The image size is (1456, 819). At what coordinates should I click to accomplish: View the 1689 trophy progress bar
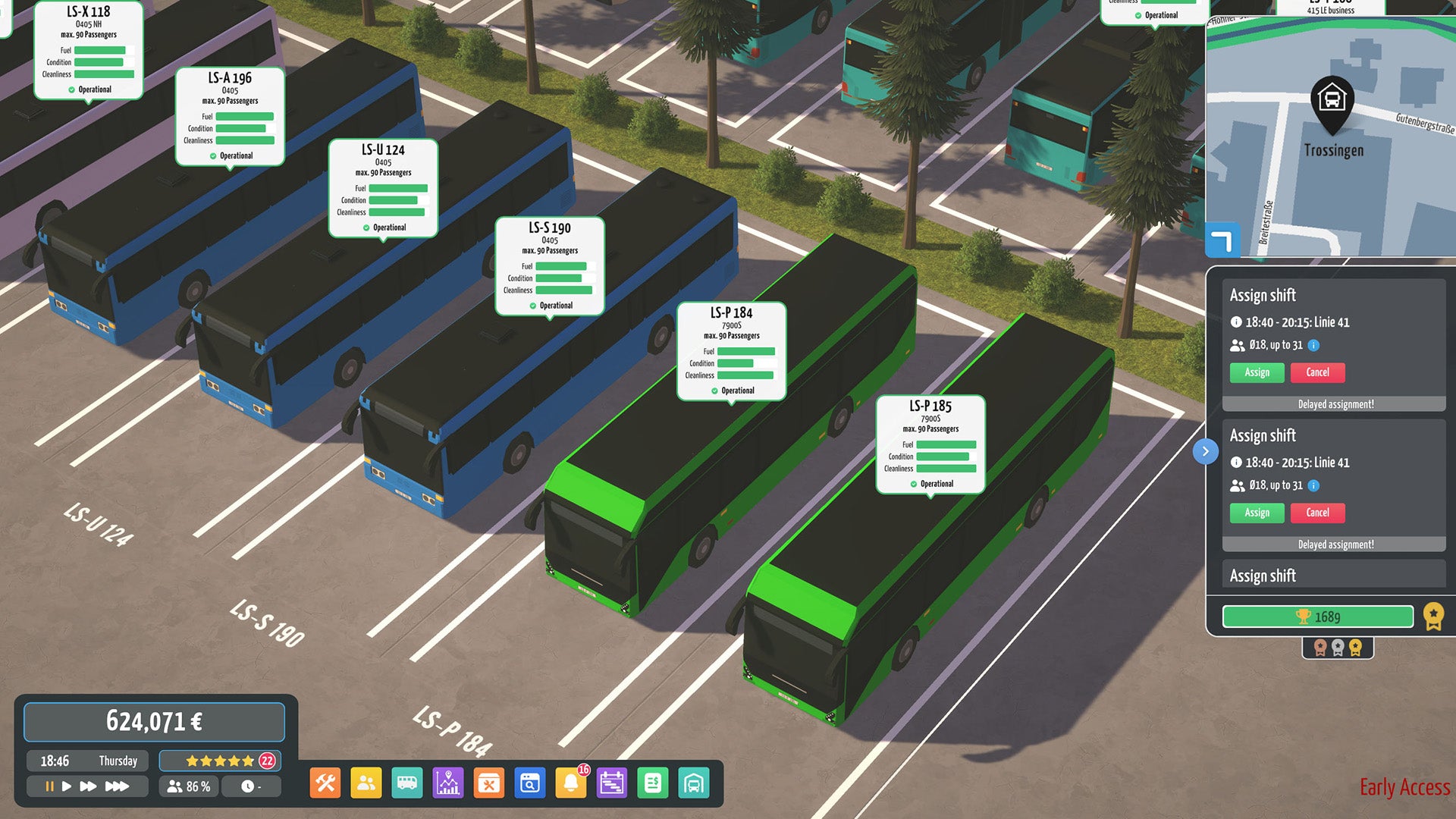point(1319,617)
